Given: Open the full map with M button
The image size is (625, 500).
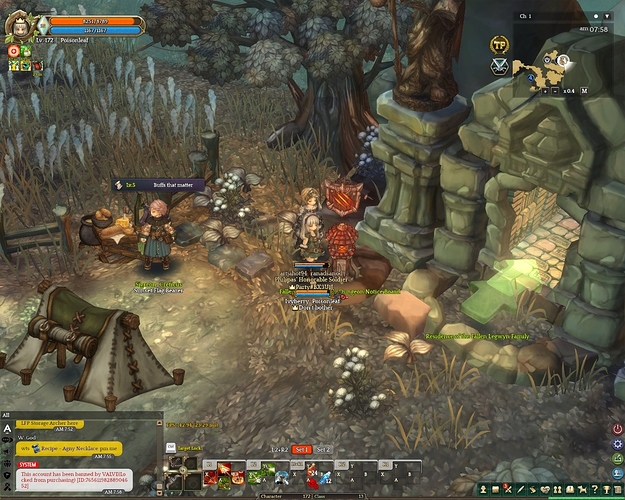Looking at the screenshot, I should pos(584,91).
